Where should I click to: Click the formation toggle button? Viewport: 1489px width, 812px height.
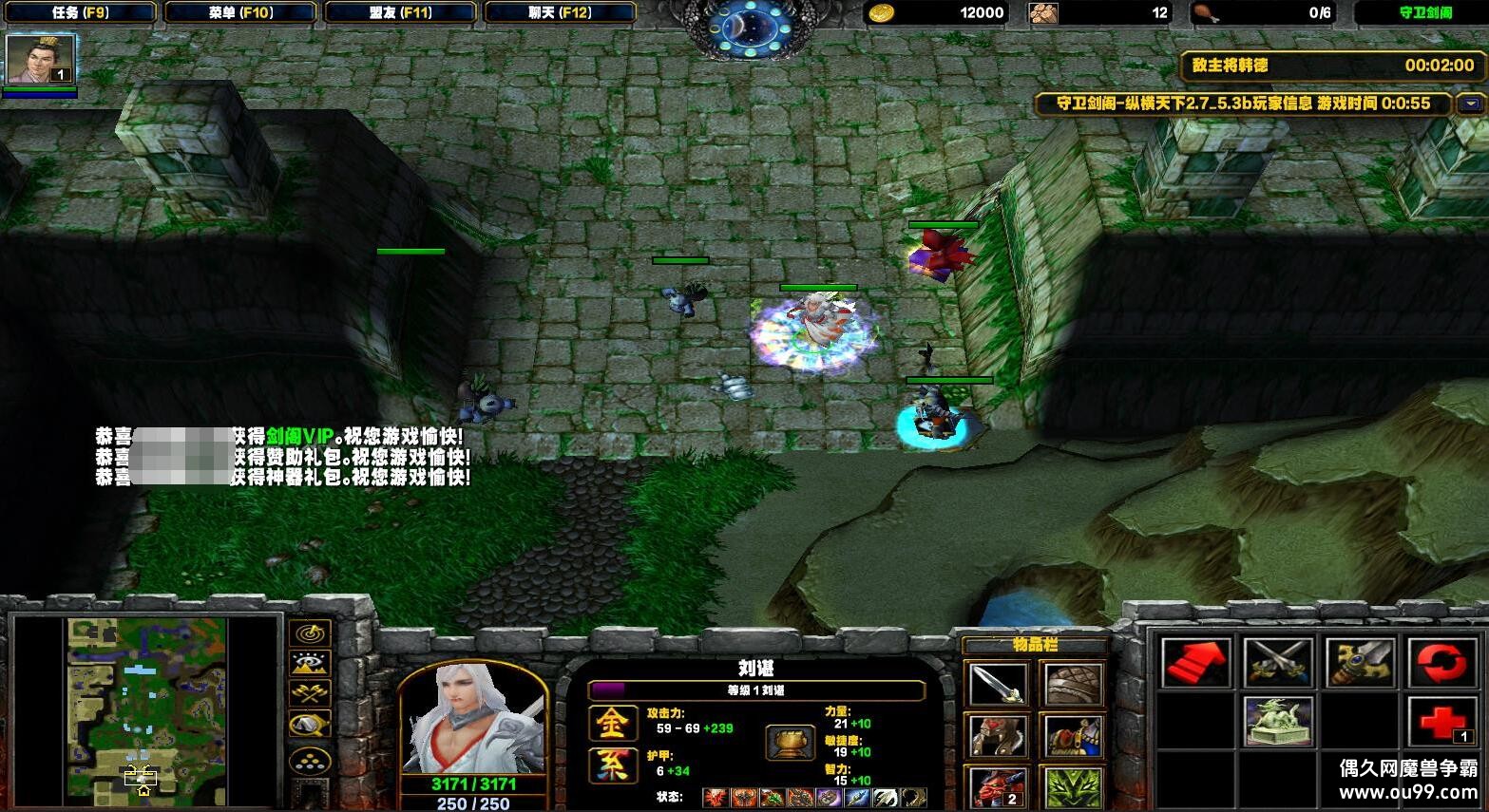tap(310, 761)
